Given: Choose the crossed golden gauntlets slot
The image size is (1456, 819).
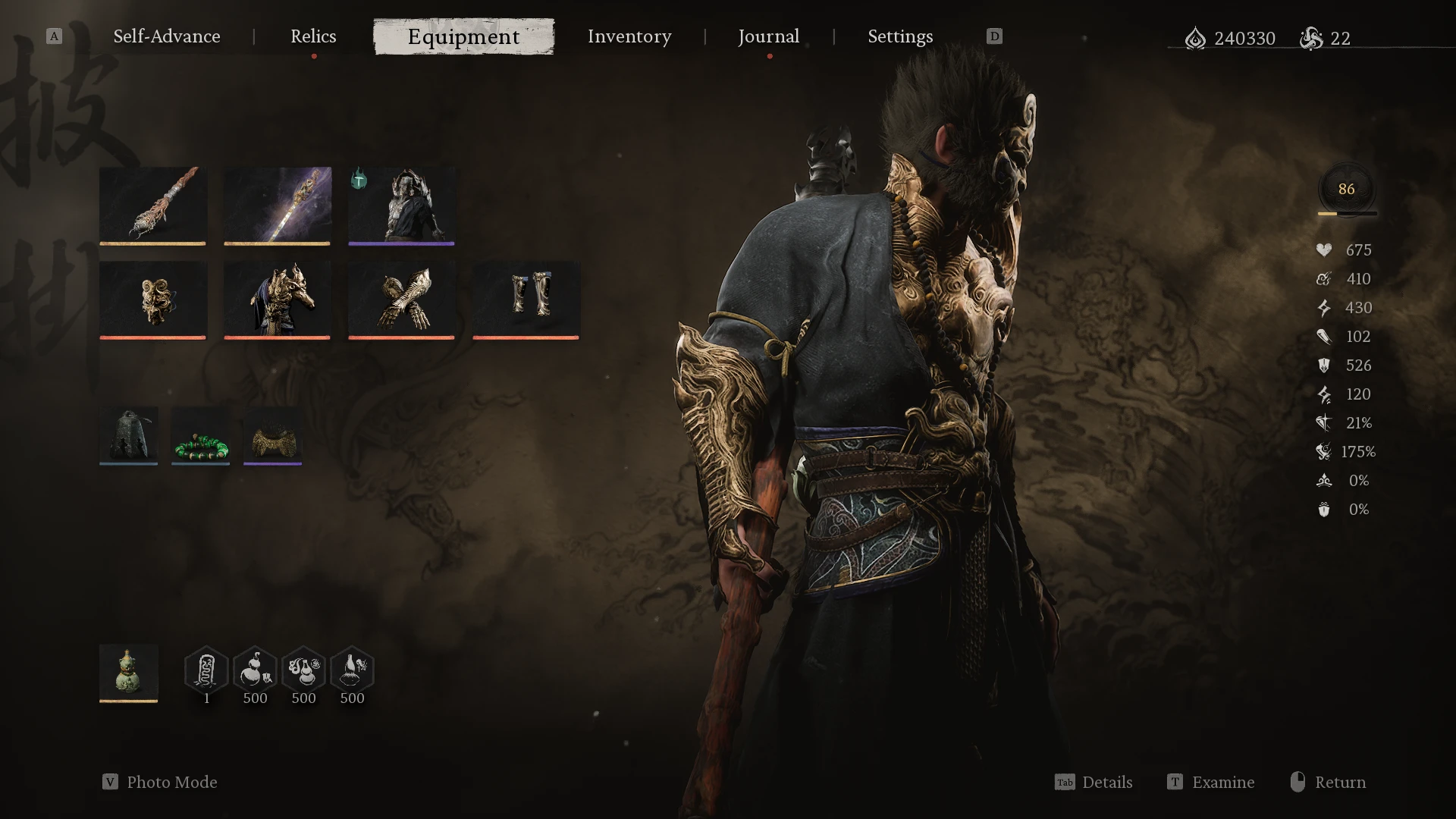Looking at the screenshot, I should pyautogui.click(x=401, y=299).
